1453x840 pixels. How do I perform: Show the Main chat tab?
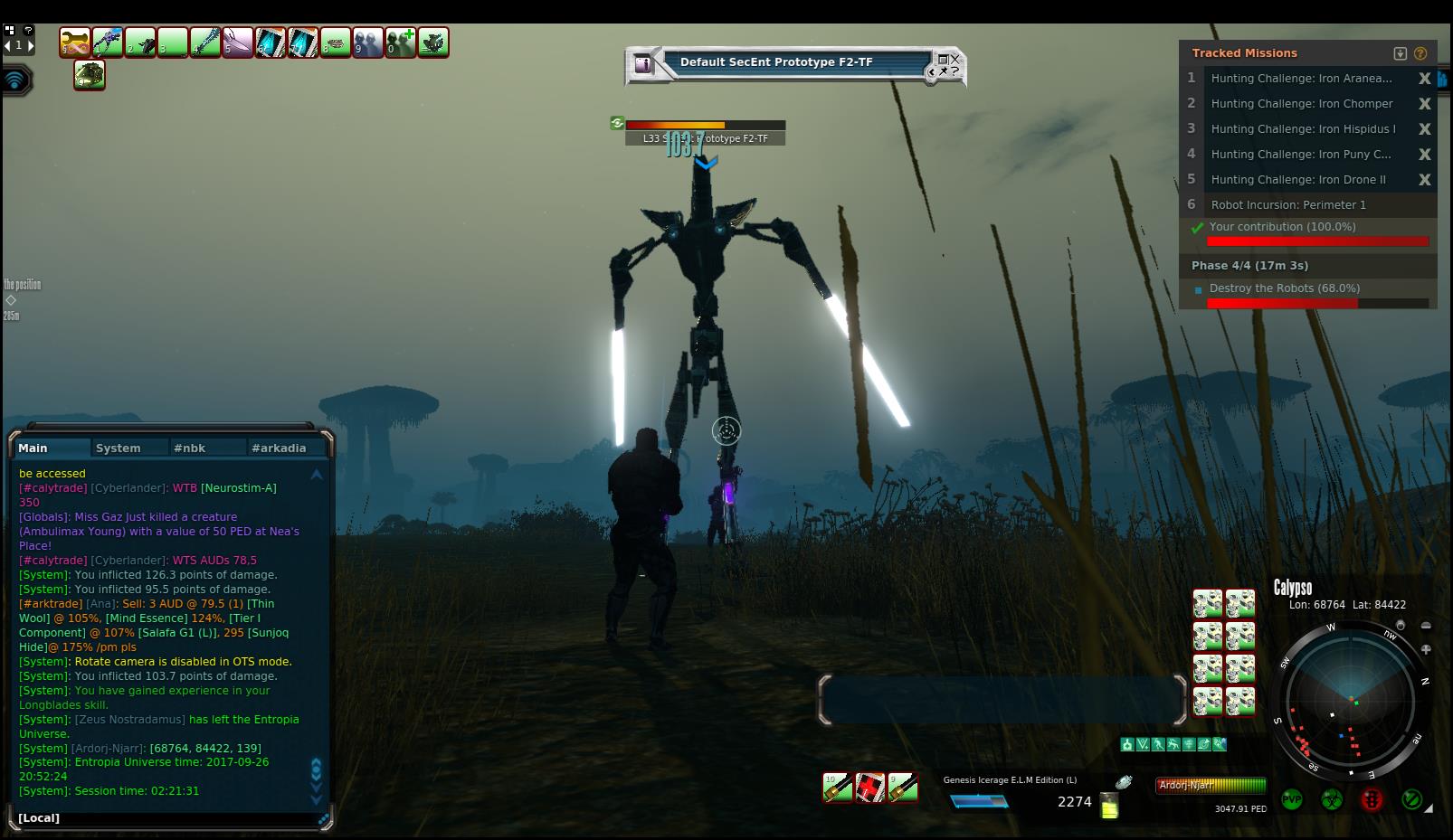click(33, 448)
